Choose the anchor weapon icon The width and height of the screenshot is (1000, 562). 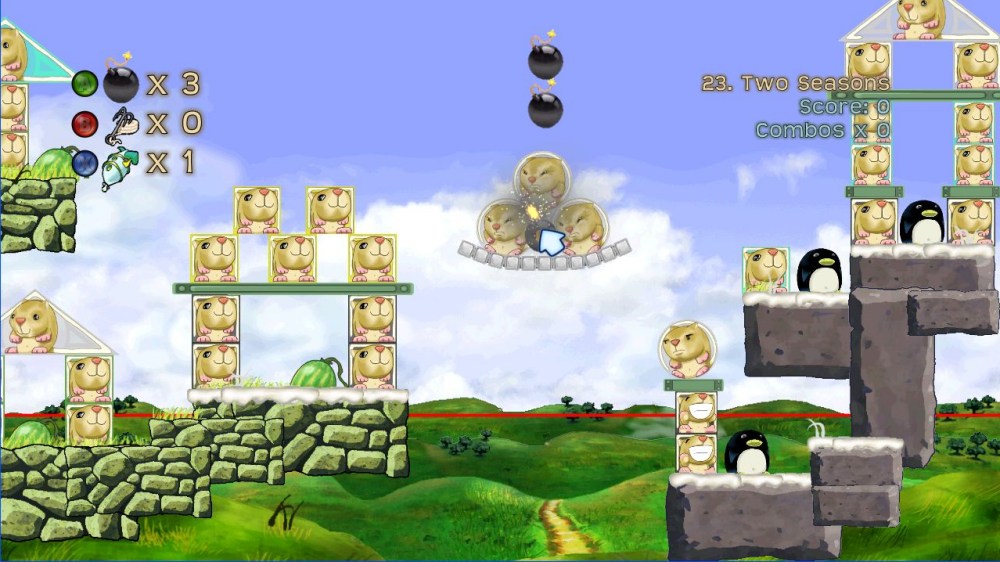coord(121,123)
